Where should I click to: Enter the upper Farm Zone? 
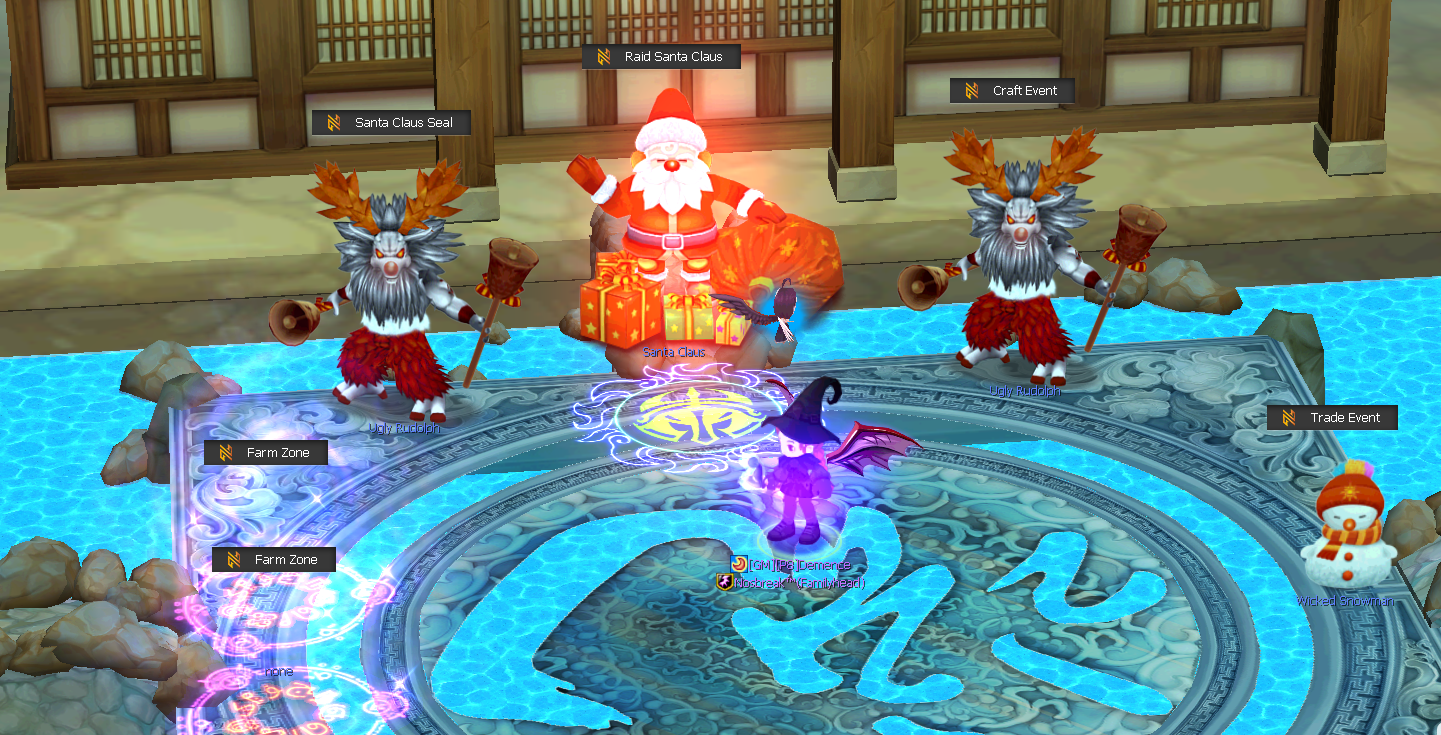(265, 452)
